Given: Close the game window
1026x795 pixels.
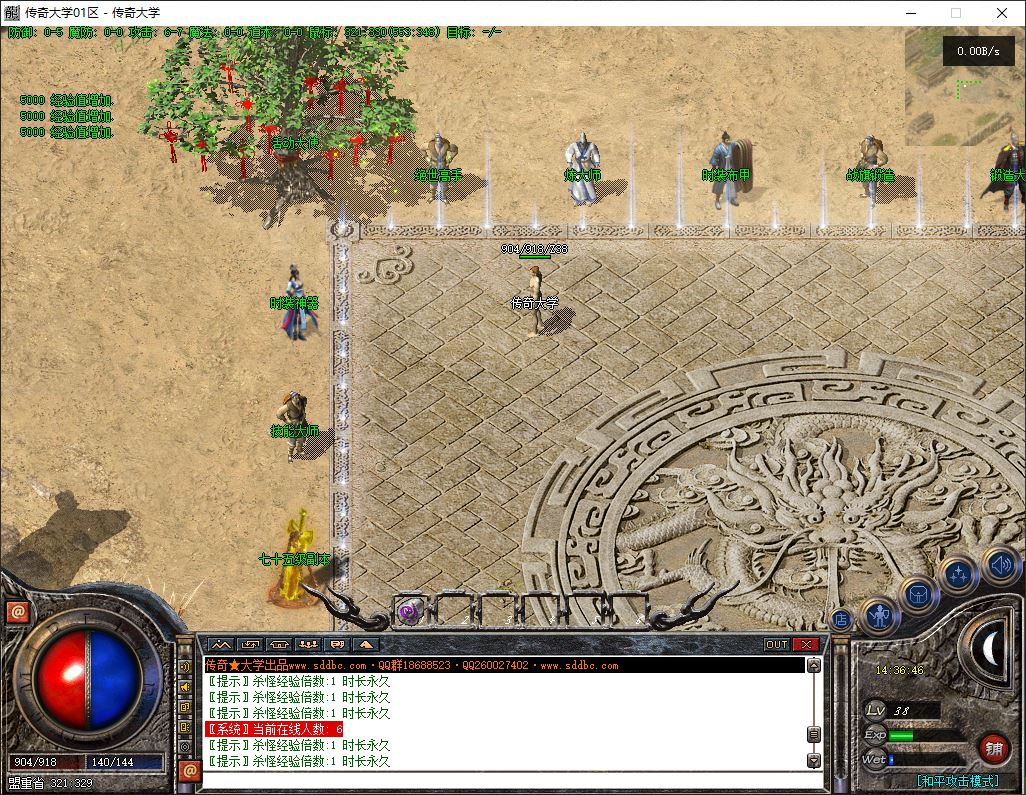Looking at the screenshot, I should 1002,13.
